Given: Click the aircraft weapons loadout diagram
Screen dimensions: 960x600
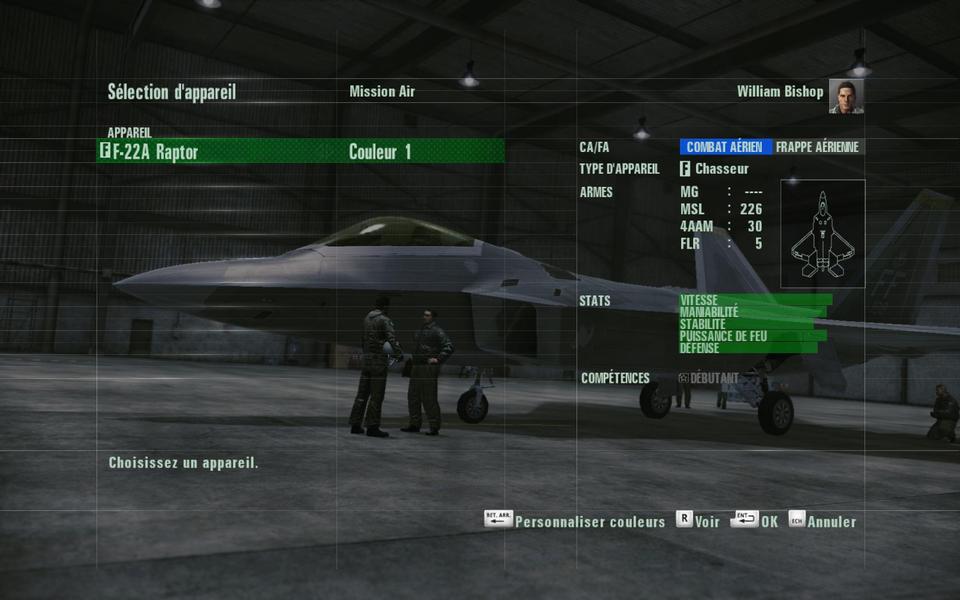Looking at the screenshot, I should pyautogui.click(x=823, y=234).
